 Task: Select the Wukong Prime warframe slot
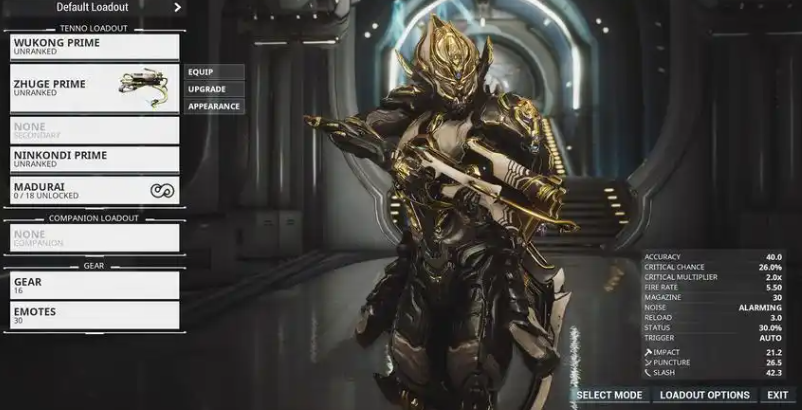(x=94, y=46)
